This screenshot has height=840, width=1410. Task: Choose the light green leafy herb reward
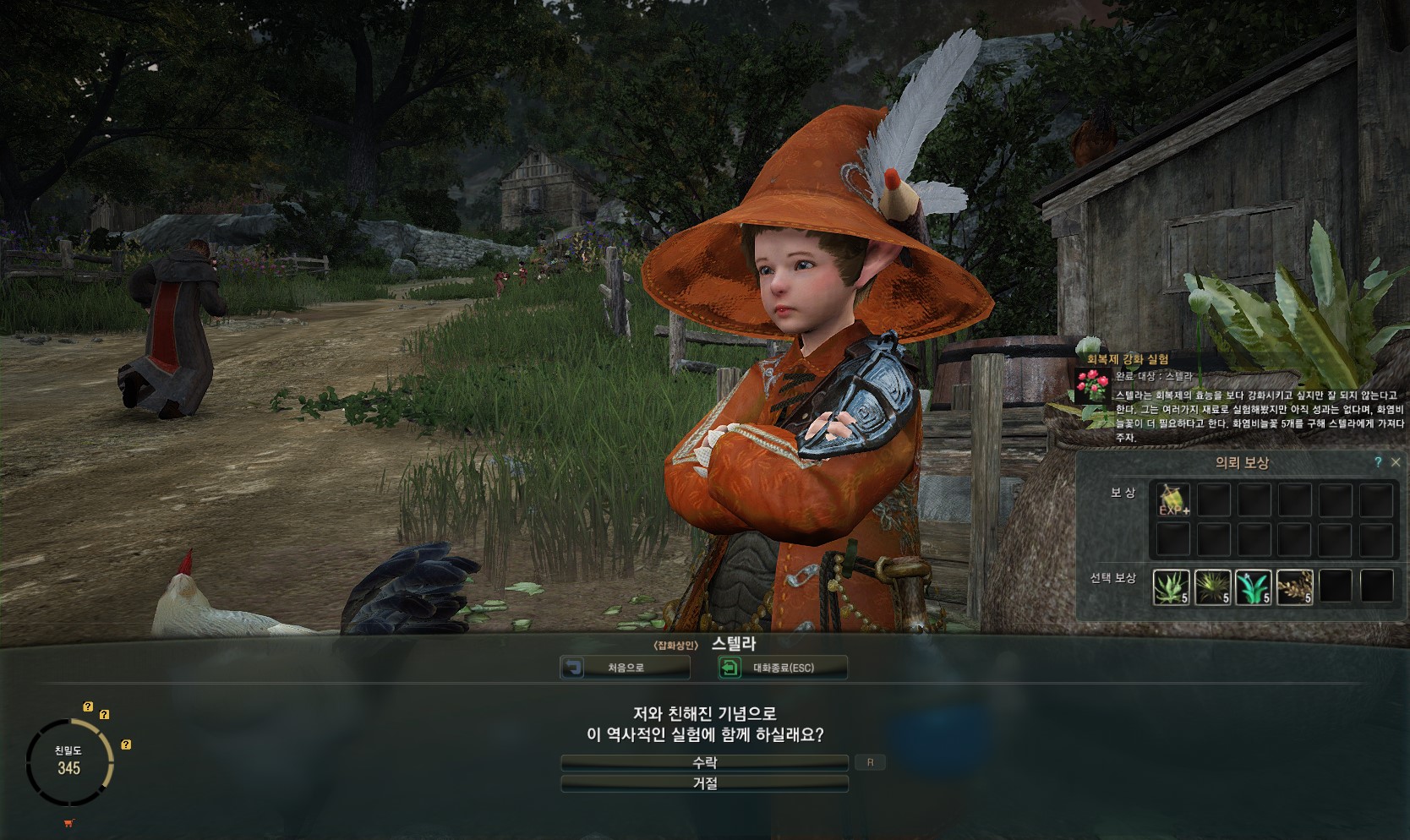click(1172, 586)
